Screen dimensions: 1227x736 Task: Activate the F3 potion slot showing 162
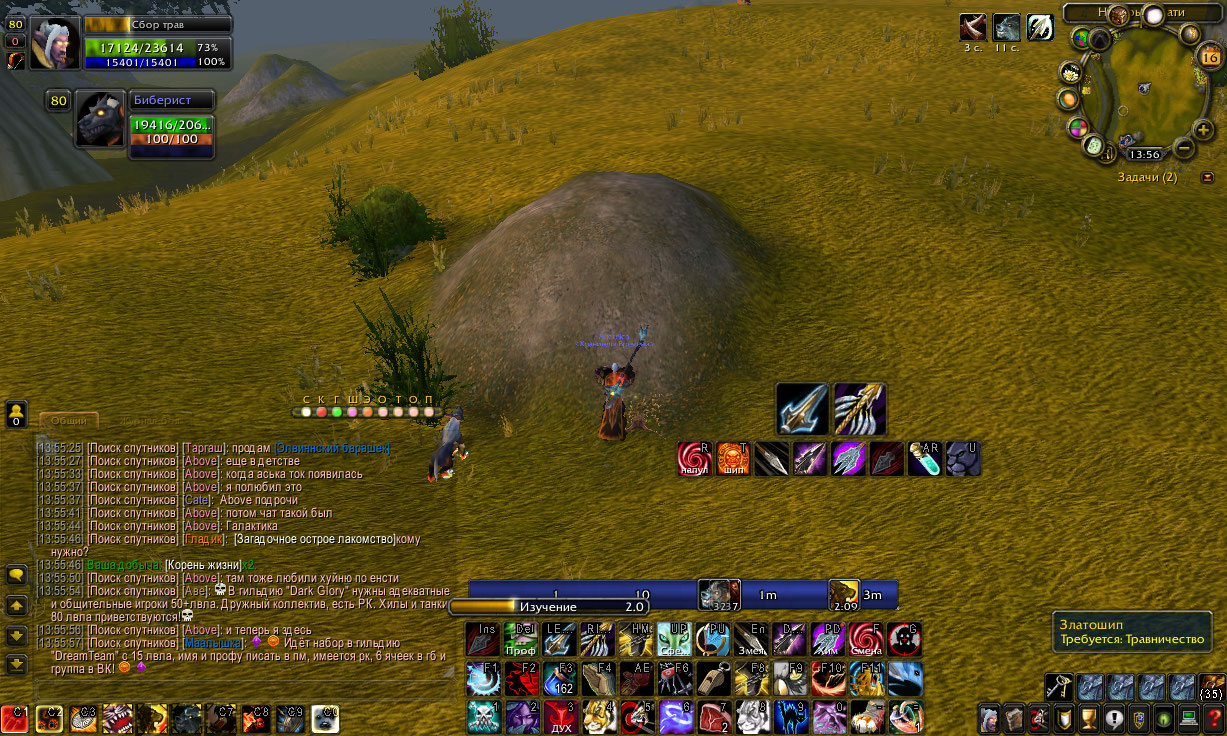tap(559, 678)
